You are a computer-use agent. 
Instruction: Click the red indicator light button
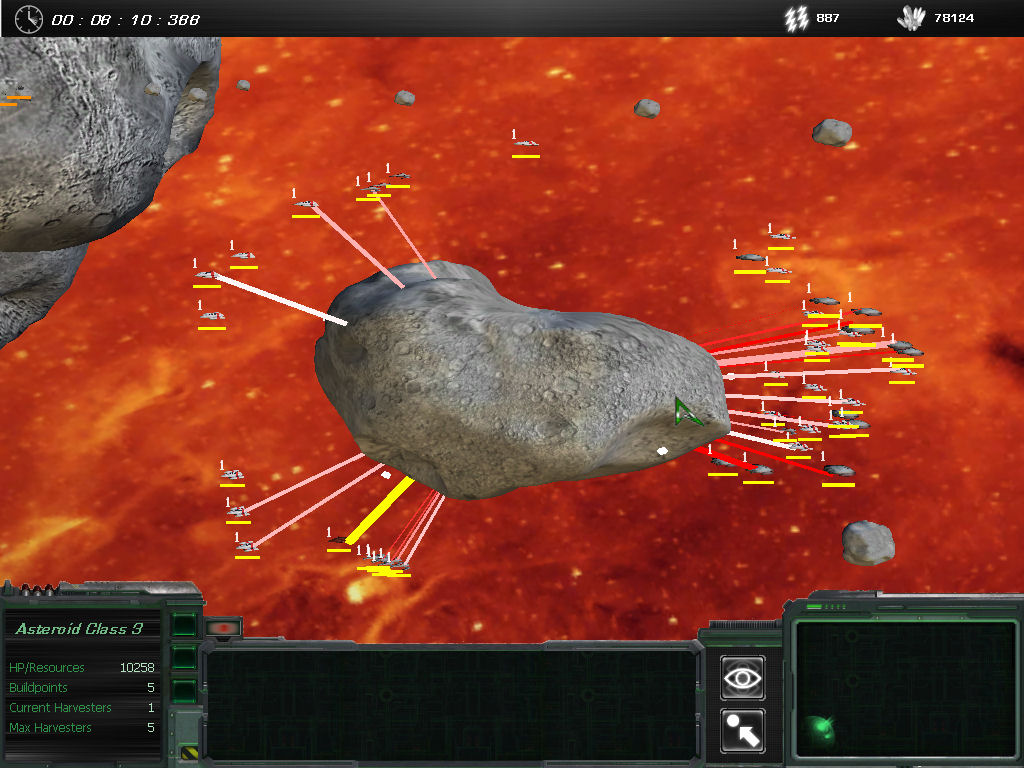(224, 627)
